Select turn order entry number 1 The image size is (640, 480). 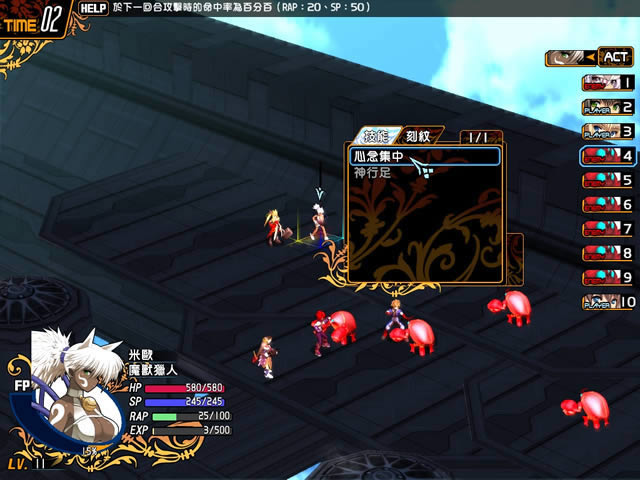coord(607,83)
